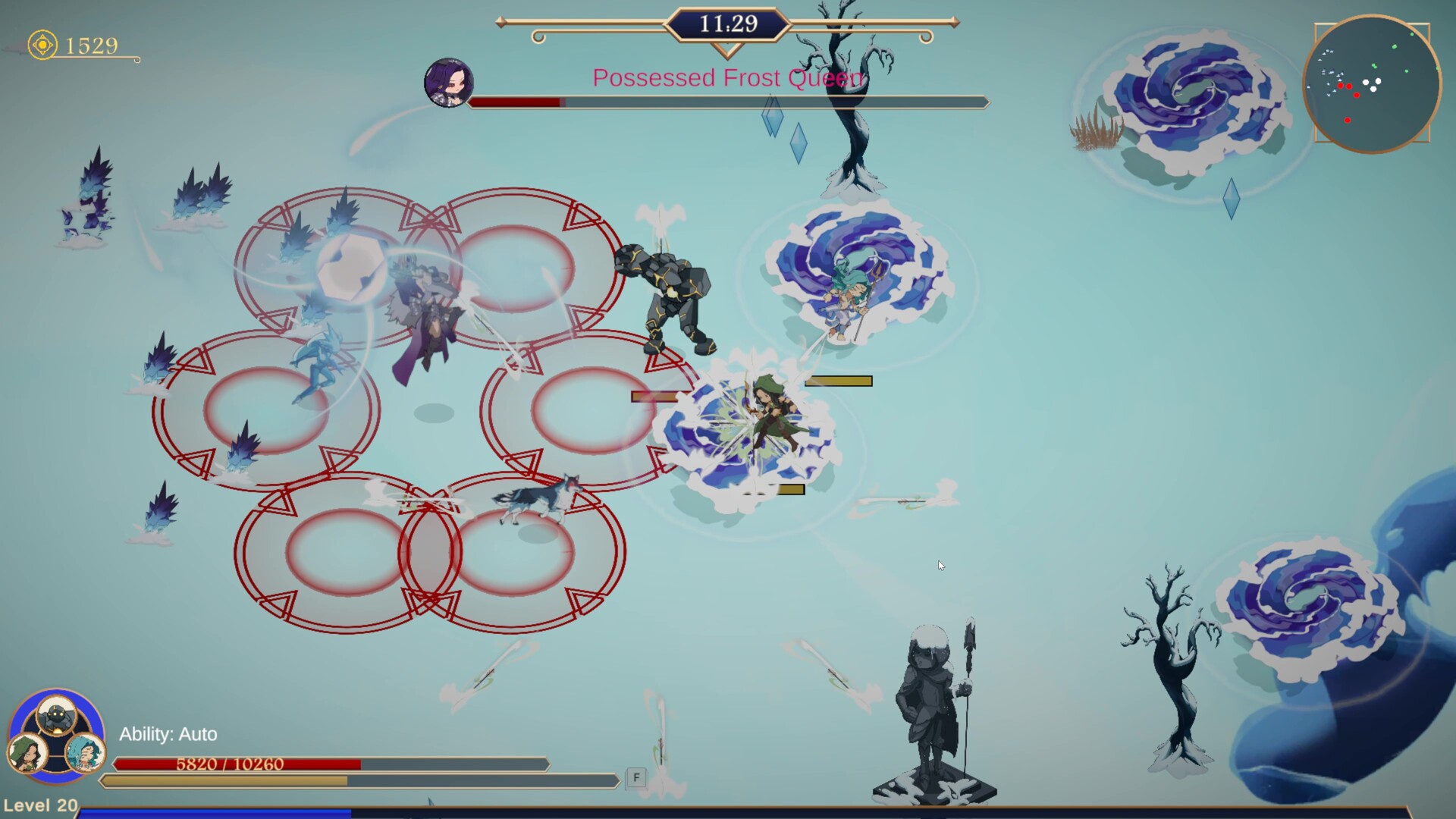Click the circular minimap
This screenshot has height=819, width=1456.
point(1371,84)
